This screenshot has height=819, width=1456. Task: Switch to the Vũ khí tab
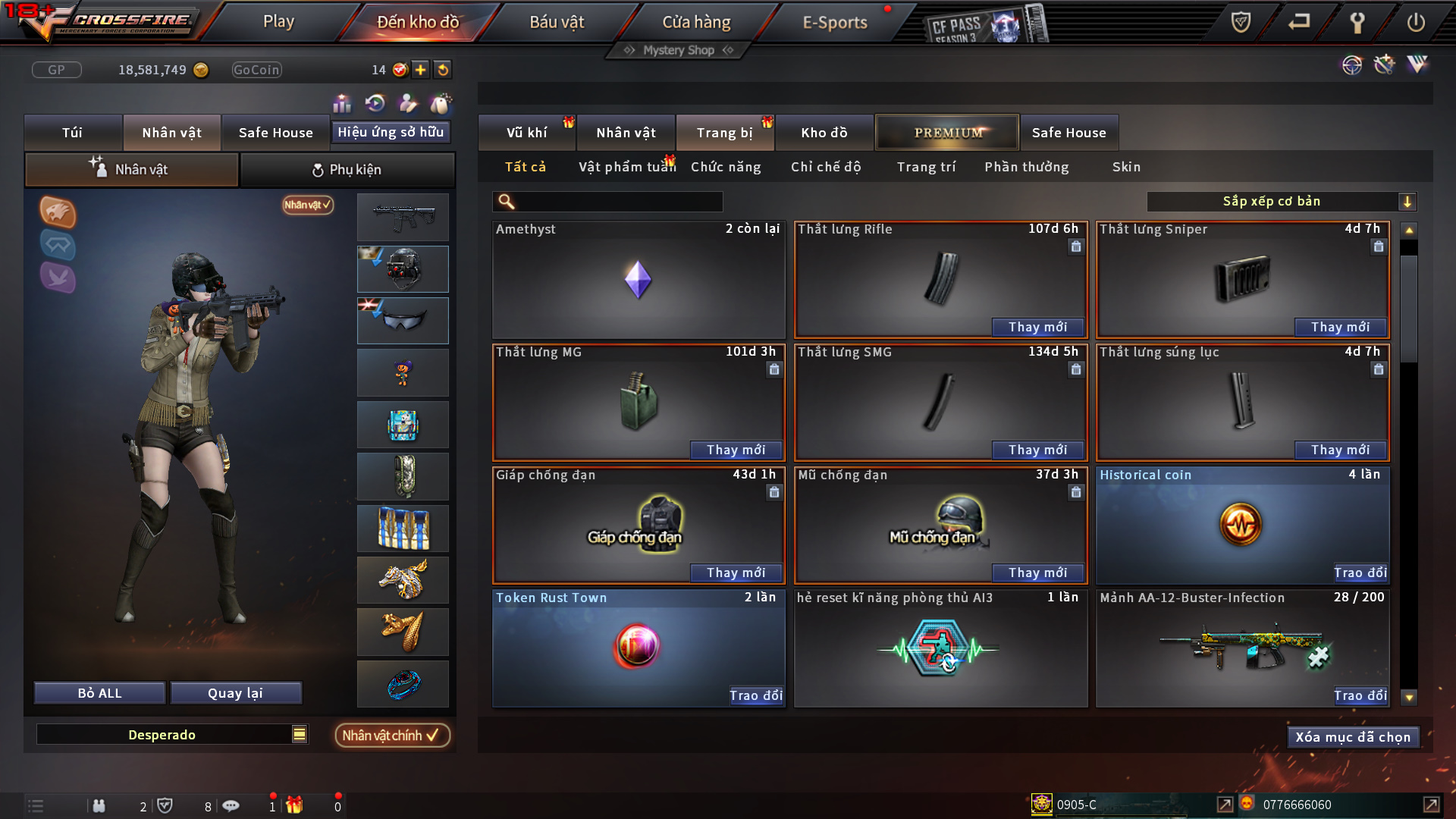(526, 133)
